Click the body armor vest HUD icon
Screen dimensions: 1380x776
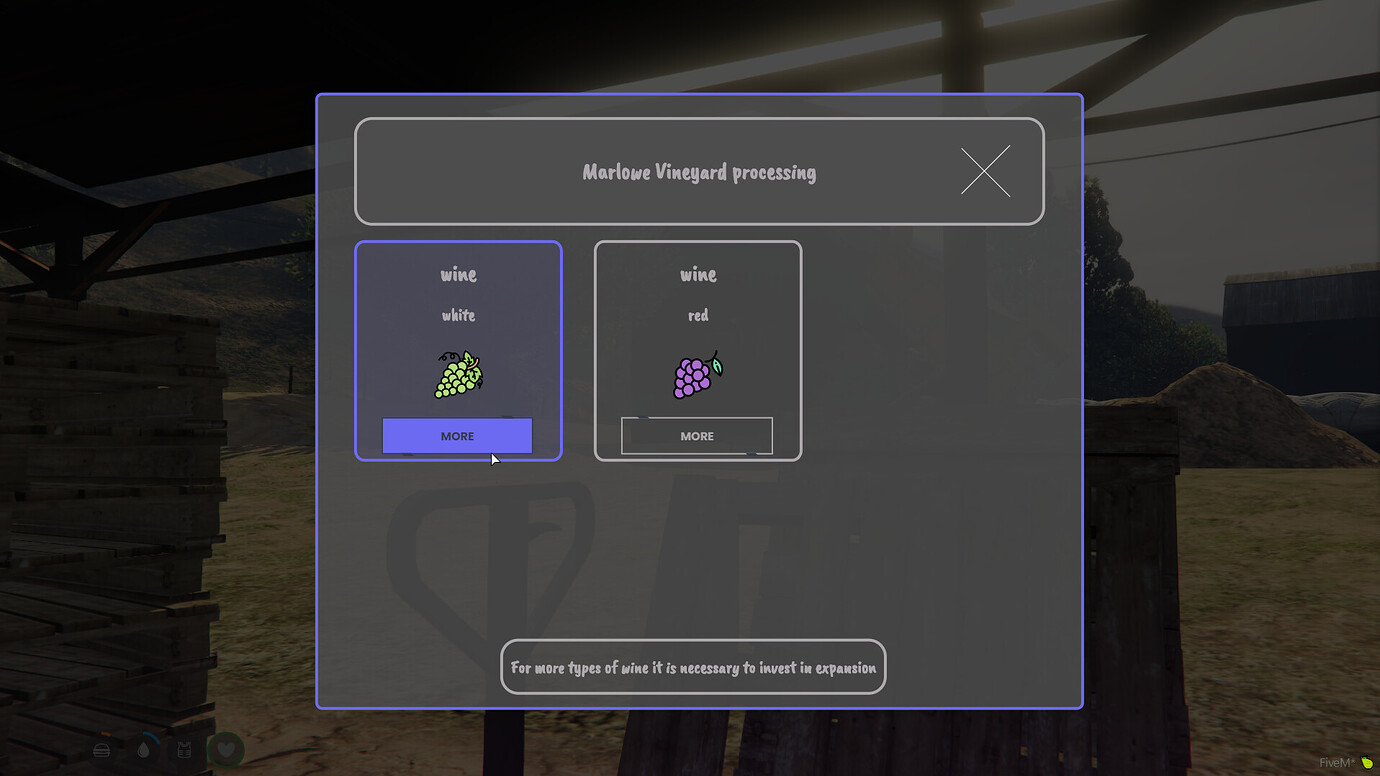click(x=184, y=750)
